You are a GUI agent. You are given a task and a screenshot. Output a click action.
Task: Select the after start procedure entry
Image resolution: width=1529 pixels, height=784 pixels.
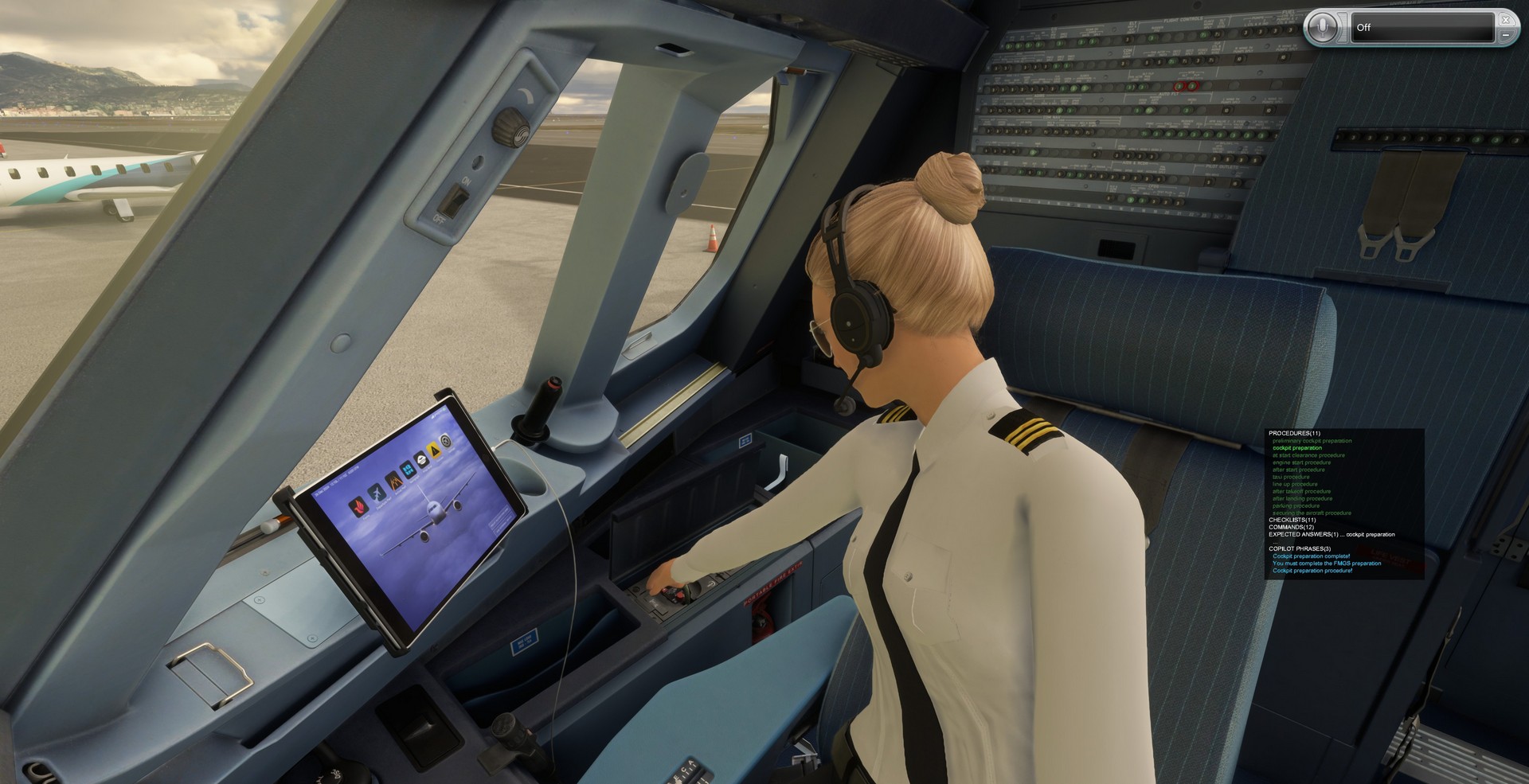coord(1298,470)
